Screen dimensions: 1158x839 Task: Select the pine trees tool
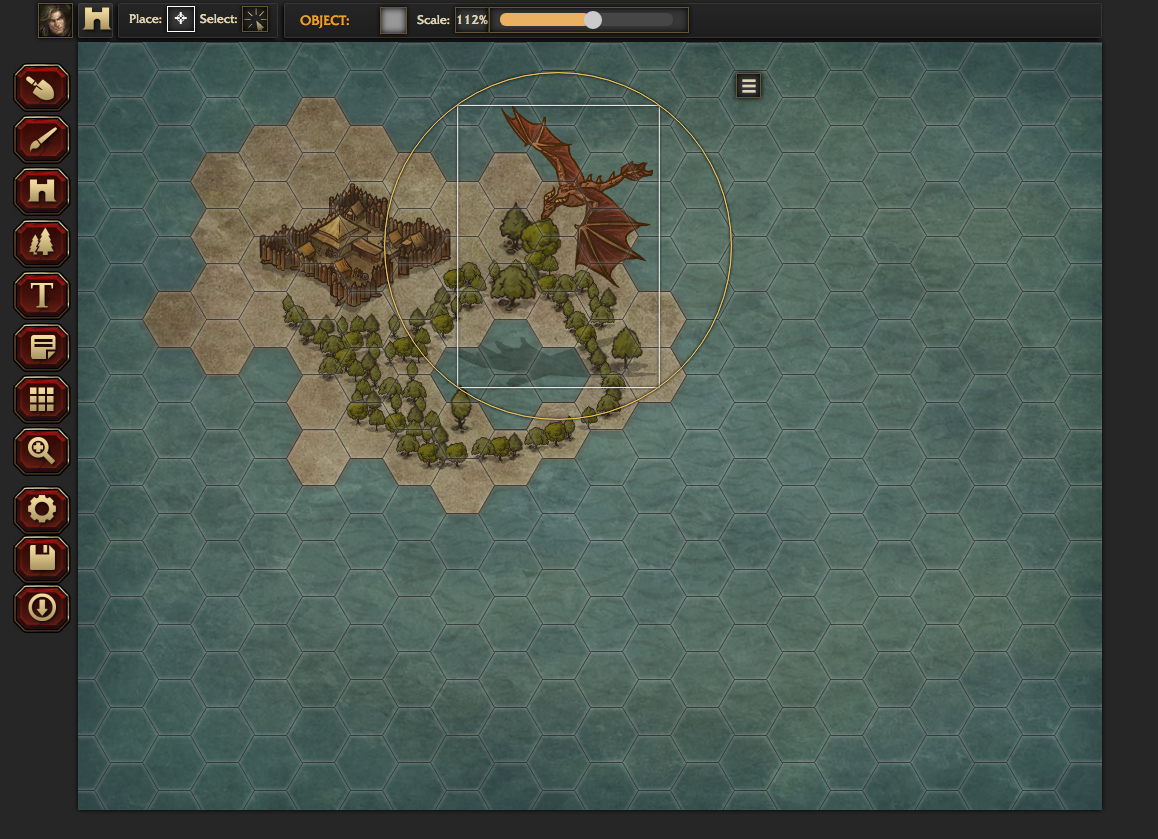41,244
